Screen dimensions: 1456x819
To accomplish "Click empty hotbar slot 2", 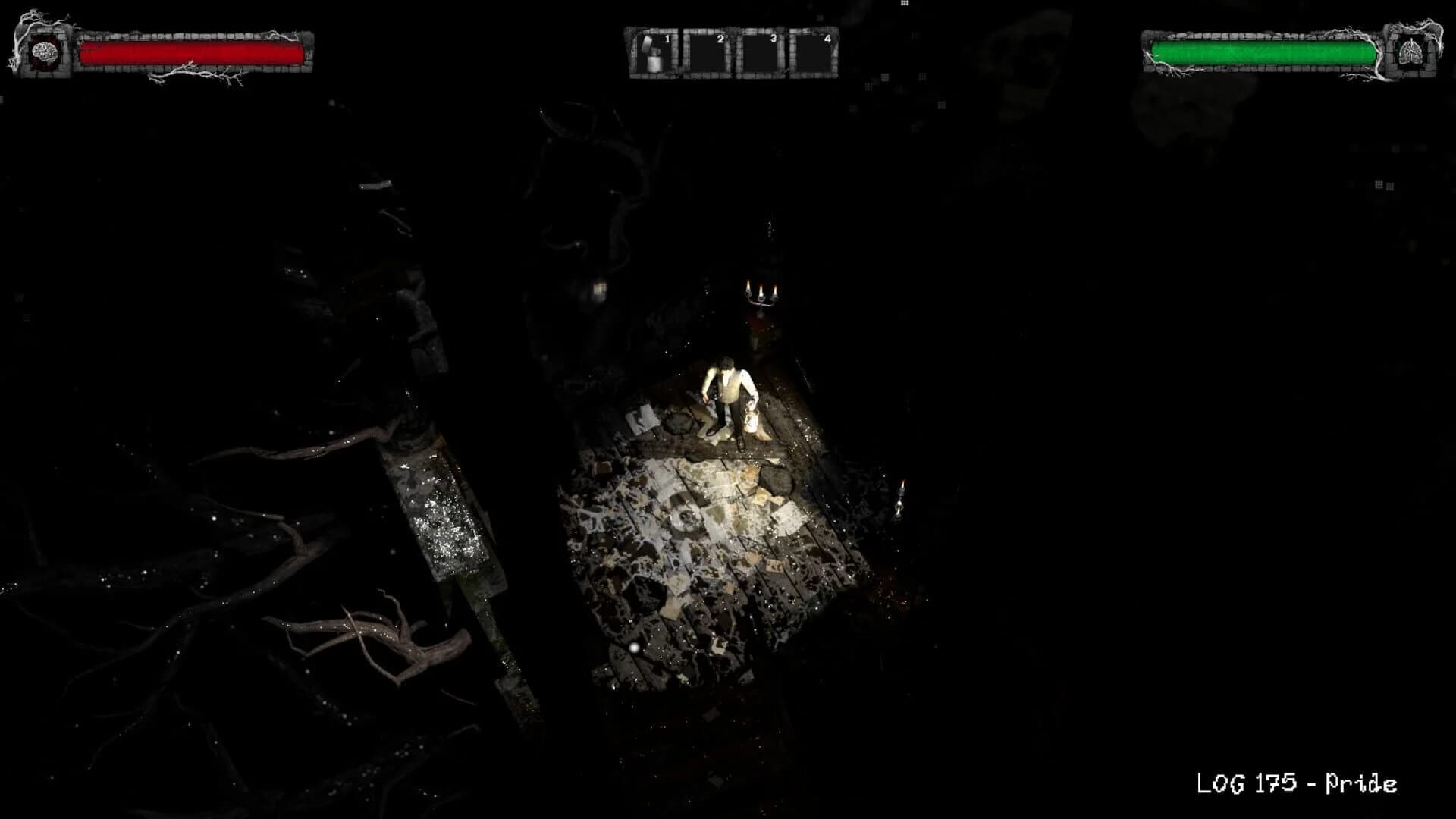I will pos(708,55).
